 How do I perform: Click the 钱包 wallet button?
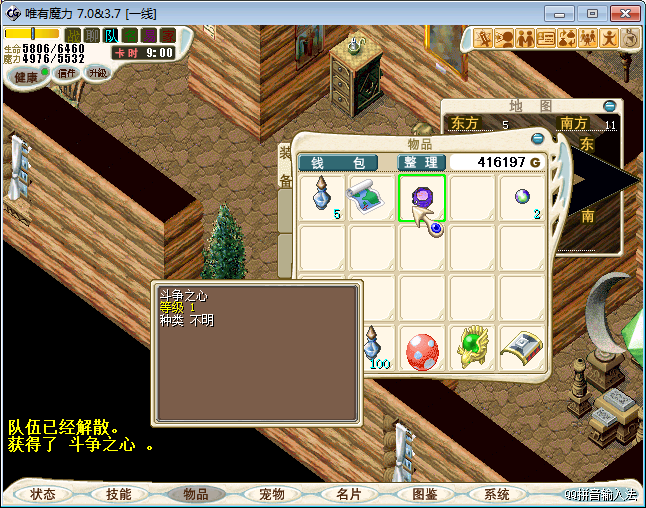tap(338, 163)
